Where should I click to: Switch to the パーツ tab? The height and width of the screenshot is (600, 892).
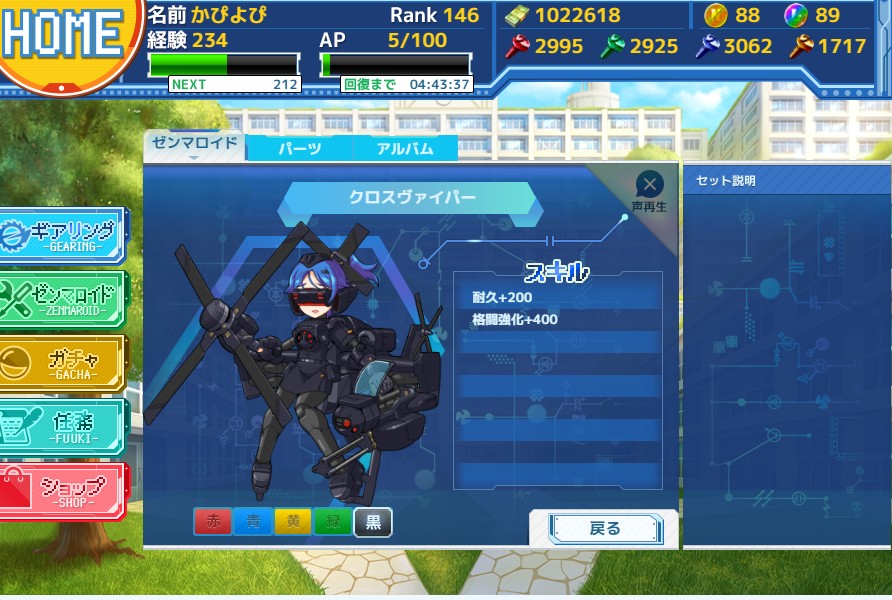point(299,148)
